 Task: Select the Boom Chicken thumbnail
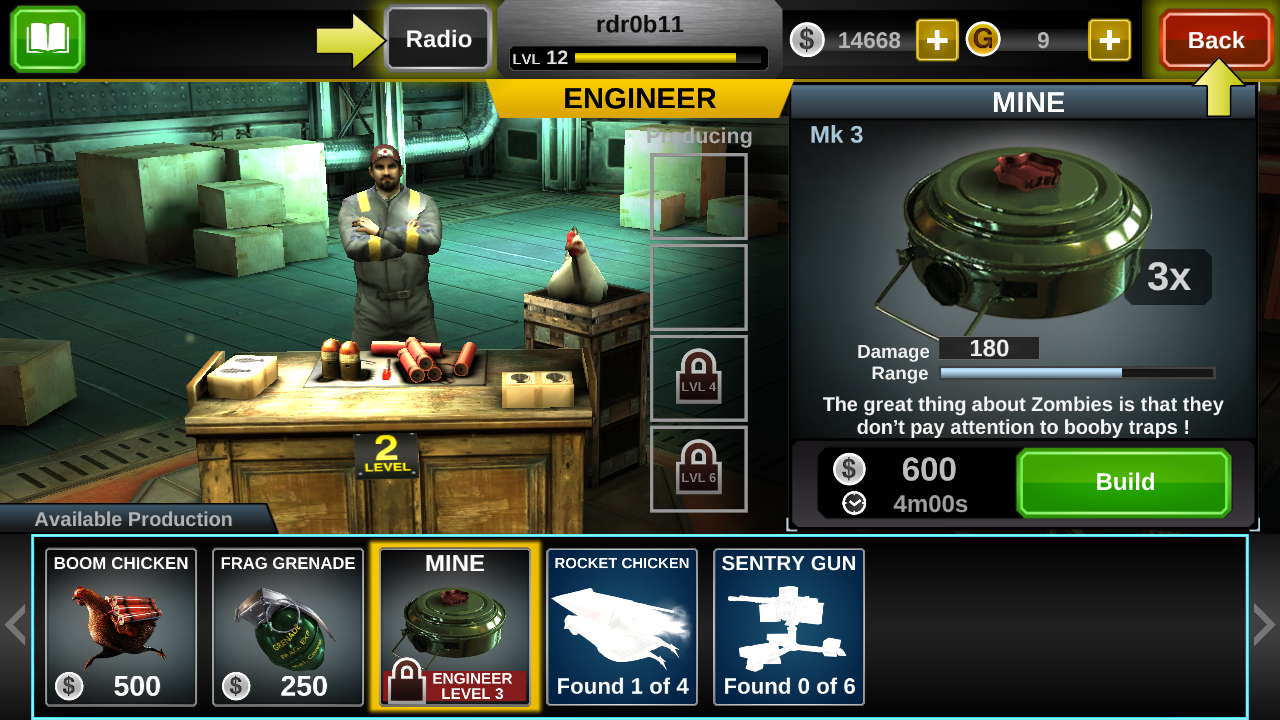pos(121,627)
